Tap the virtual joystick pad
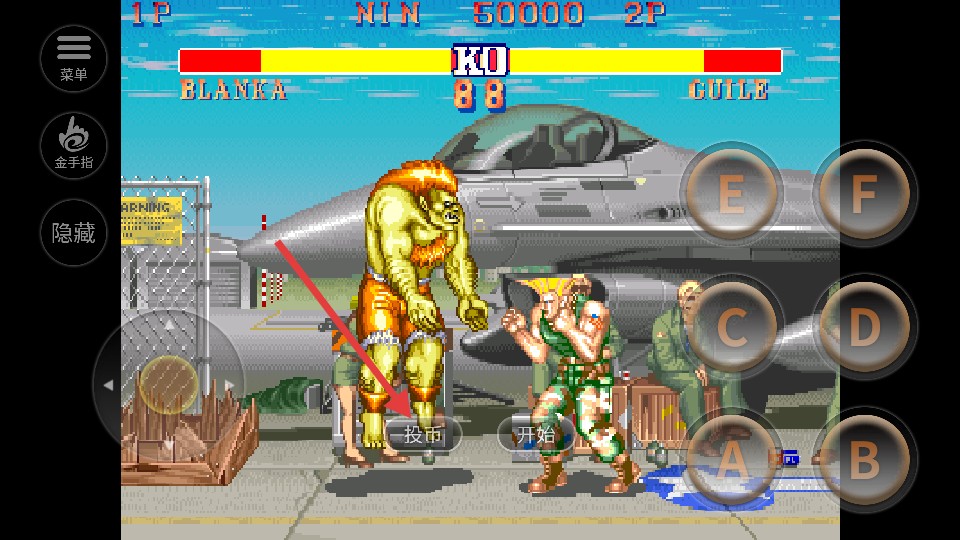960x540 pixels. coord(168,384)
